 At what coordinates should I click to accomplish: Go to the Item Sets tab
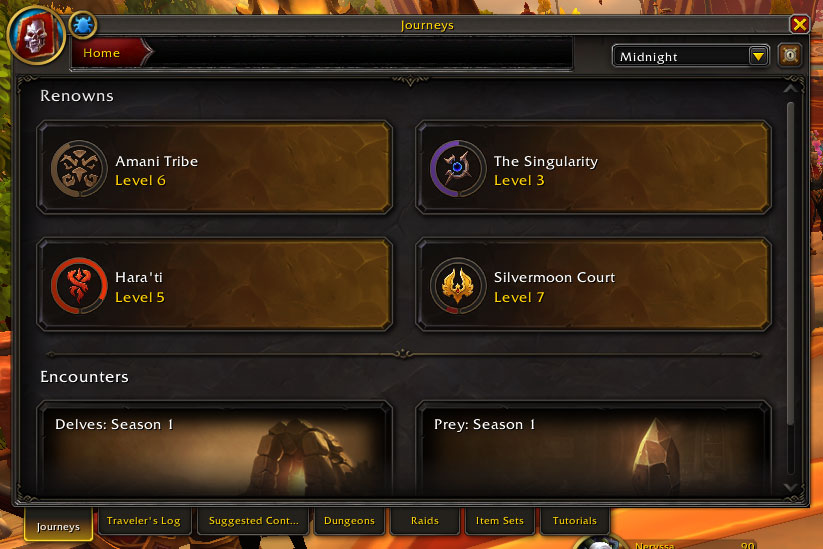[x=500, y=521]
